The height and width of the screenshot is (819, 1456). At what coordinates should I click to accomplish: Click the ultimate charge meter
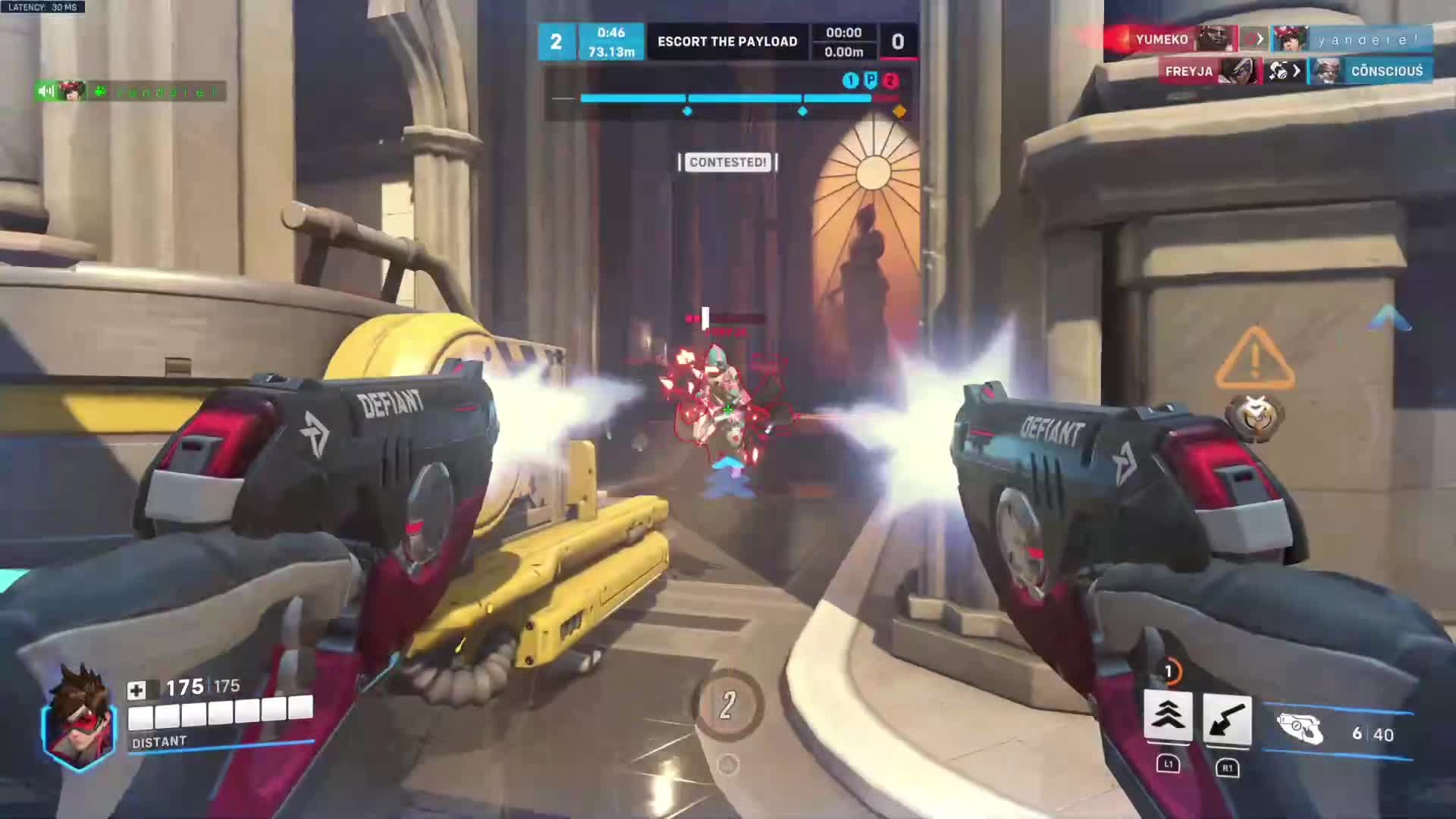[727, 705]
